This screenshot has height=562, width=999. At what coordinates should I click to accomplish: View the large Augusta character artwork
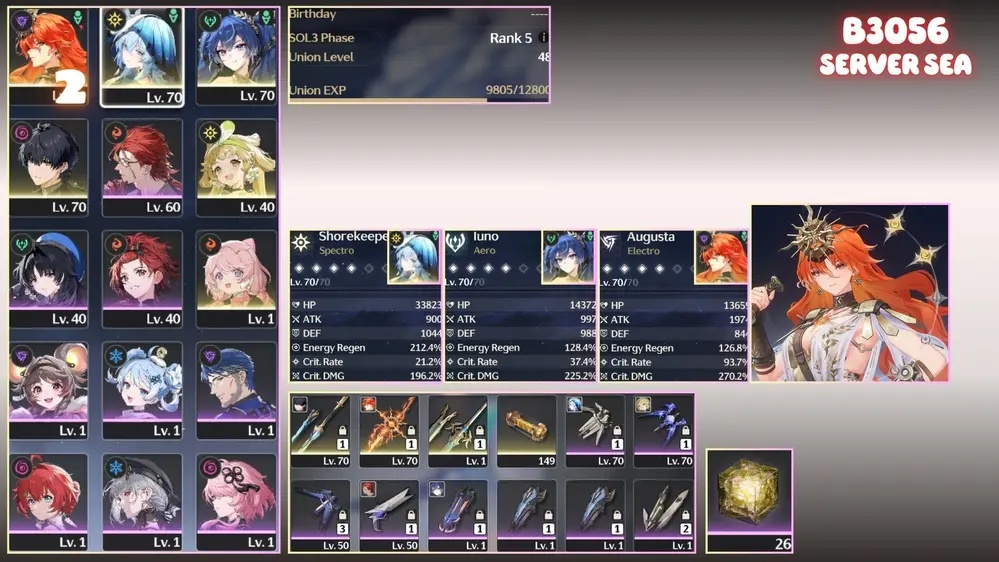(x=849, y=293)
